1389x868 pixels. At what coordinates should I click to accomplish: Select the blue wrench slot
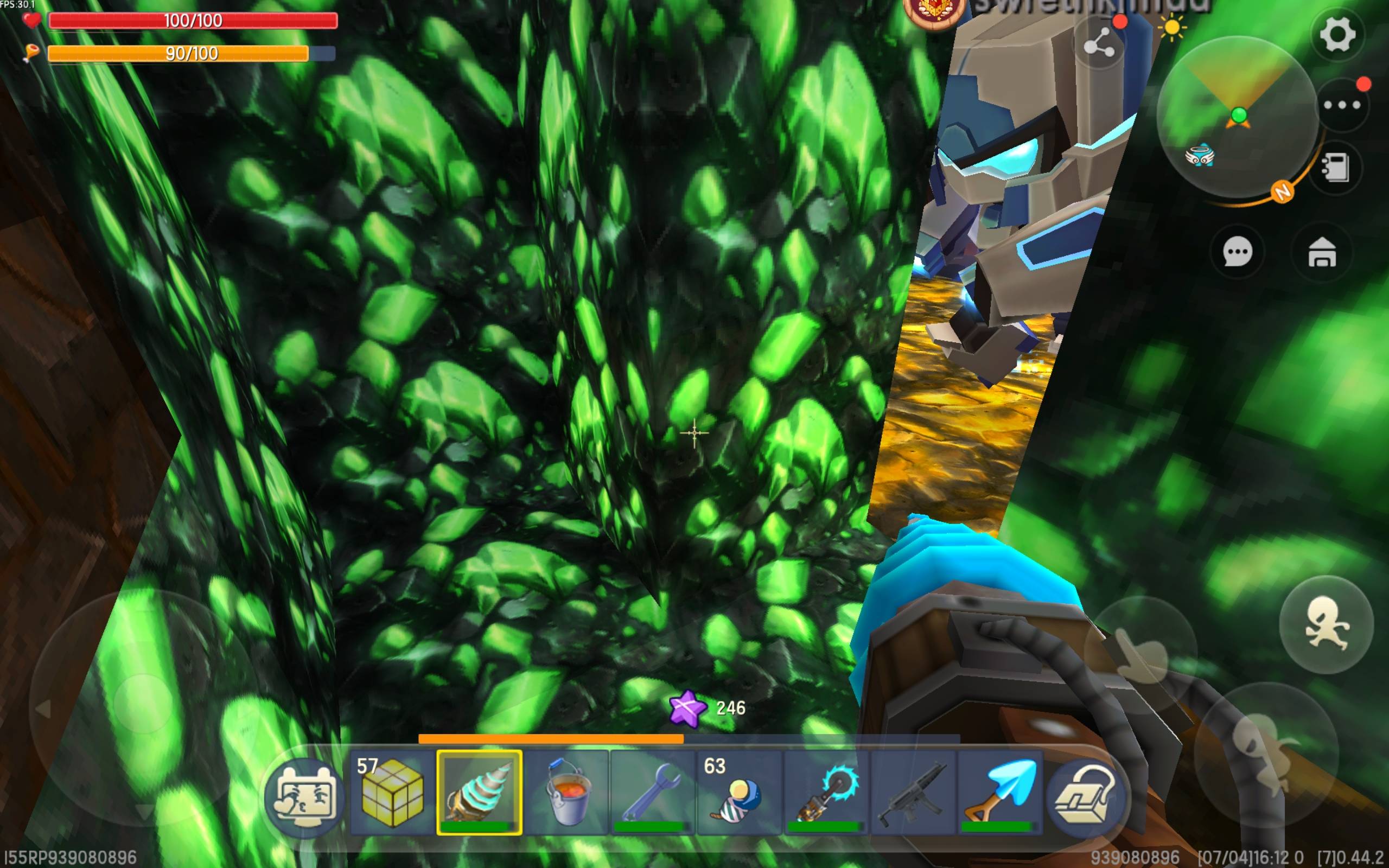653,792
